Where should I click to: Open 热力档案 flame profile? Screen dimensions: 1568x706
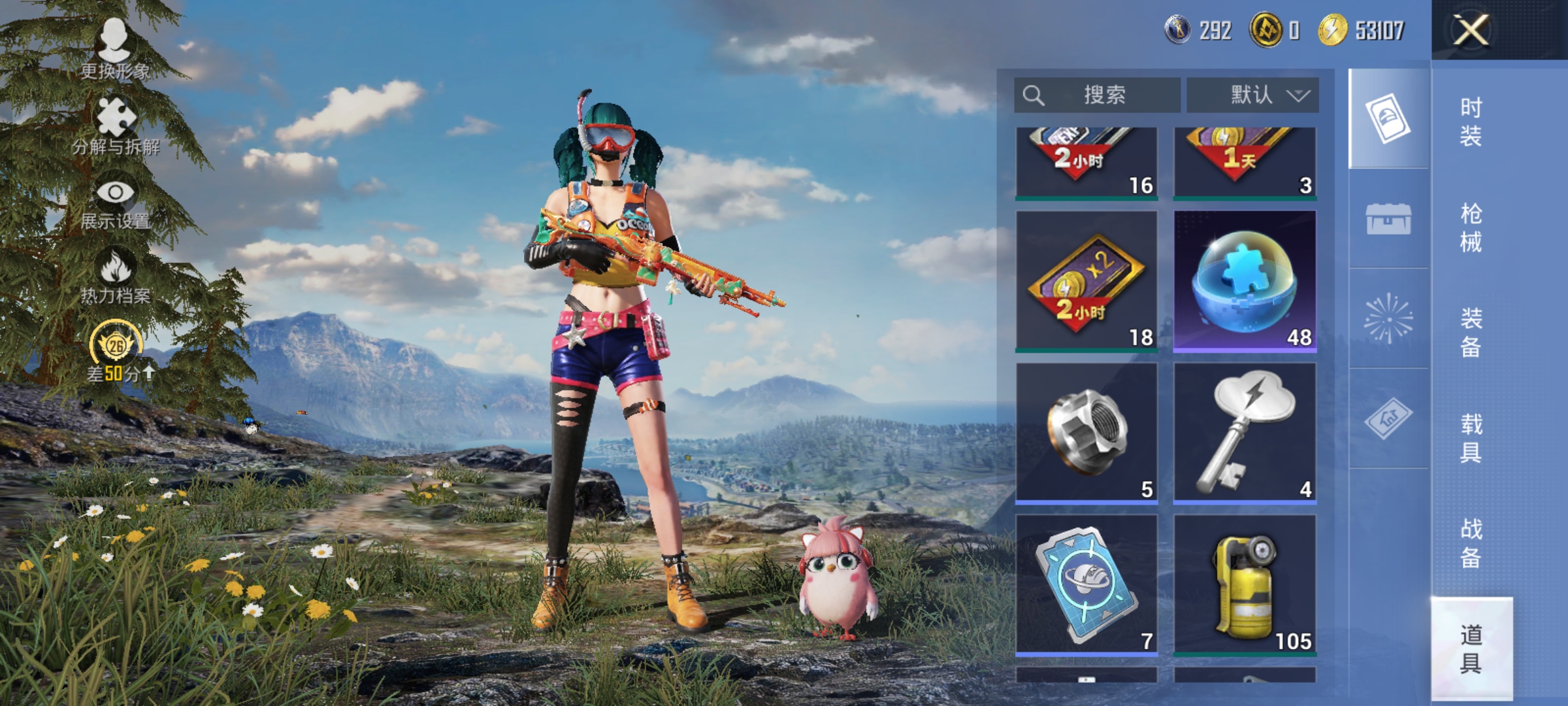[x=116, y=276]
